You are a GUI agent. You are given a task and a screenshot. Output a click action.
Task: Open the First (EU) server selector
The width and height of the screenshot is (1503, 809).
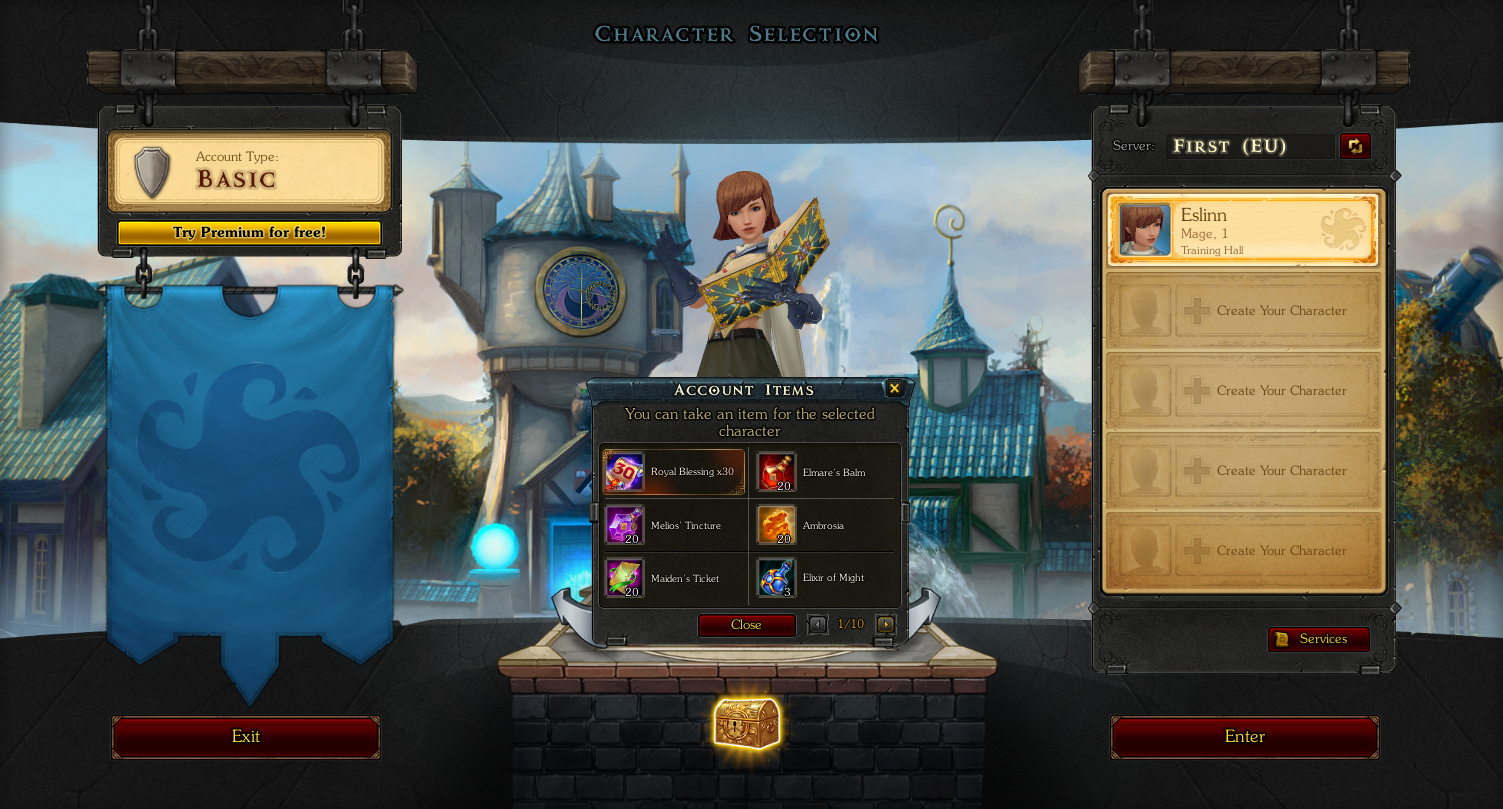[1250, 146]
